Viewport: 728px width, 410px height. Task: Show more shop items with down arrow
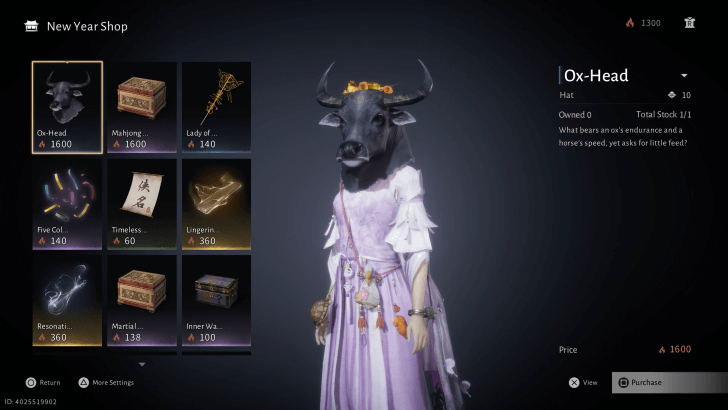coord(142,364)
